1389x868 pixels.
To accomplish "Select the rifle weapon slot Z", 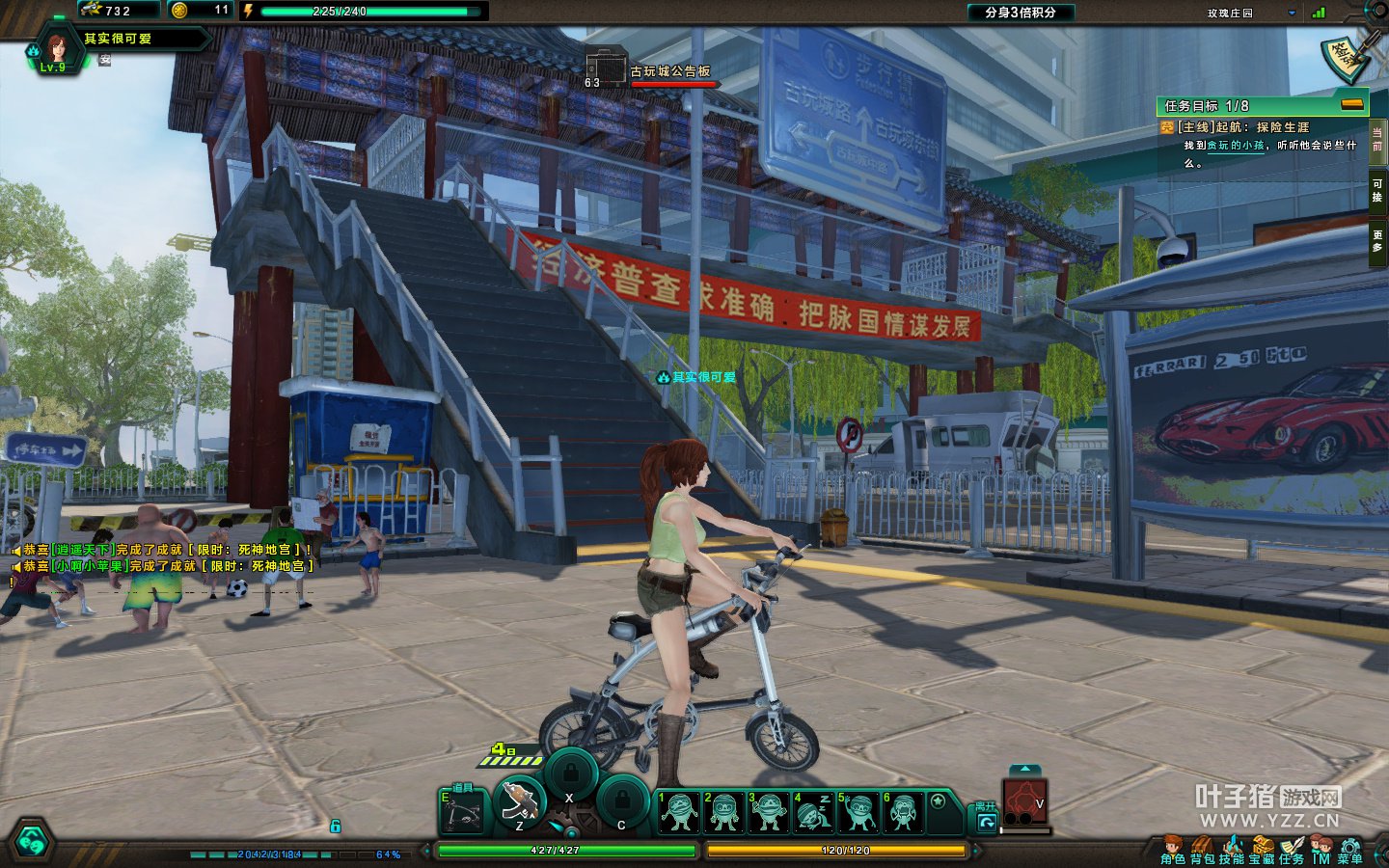I will (520, 802).
